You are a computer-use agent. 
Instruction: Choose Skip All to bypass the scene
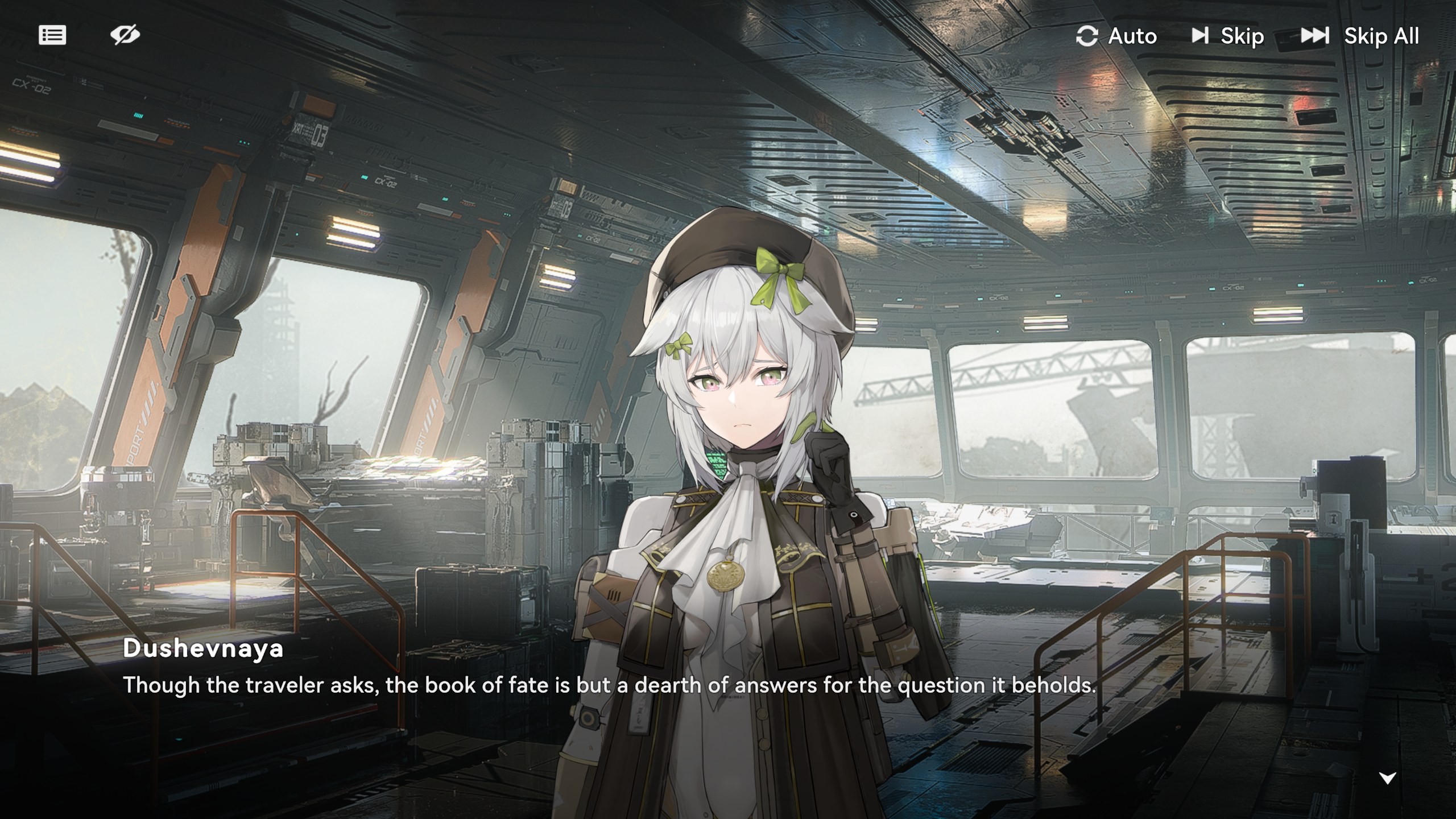pos(1360,36)
